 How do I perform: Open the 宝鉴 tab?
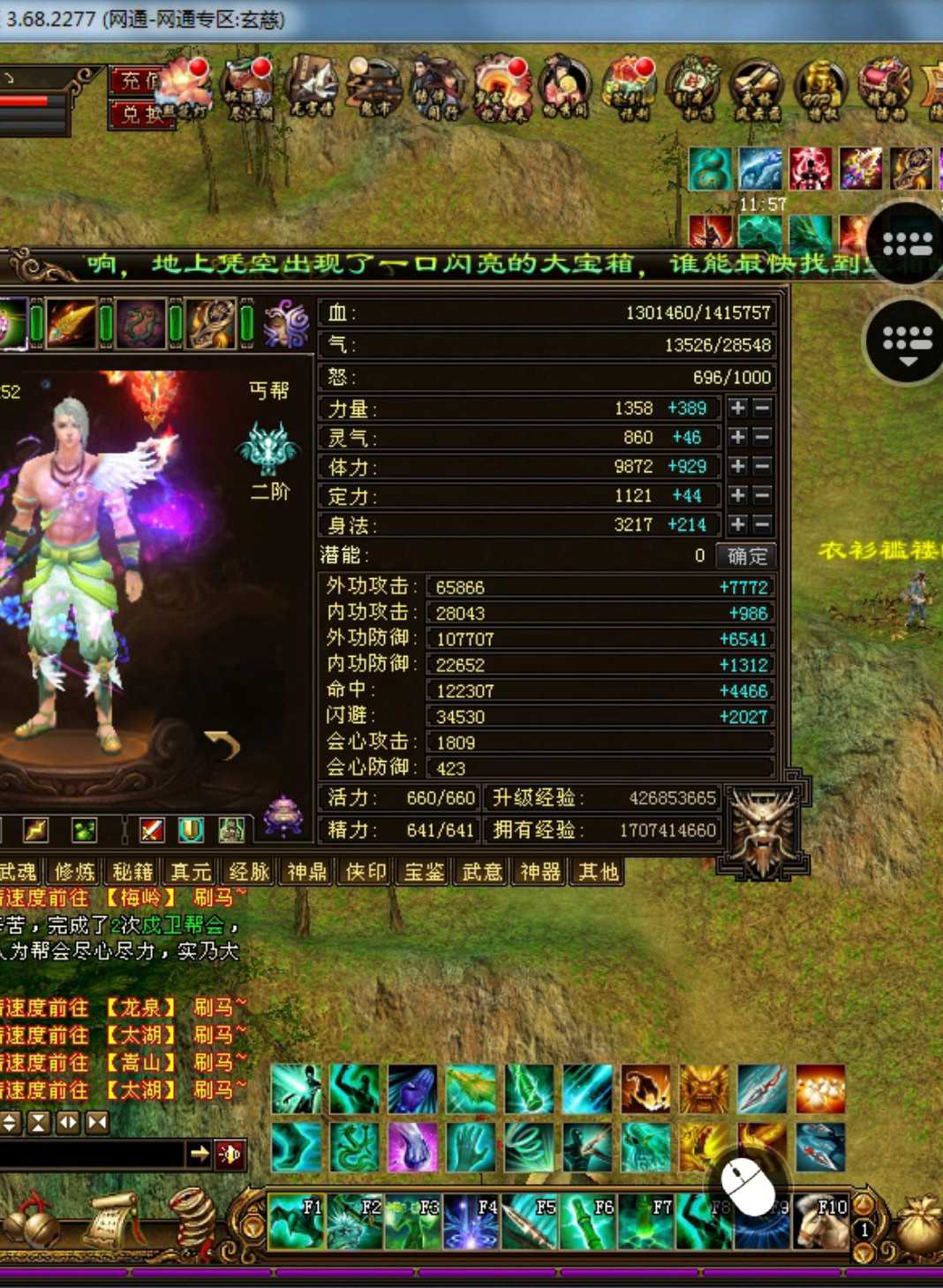click(x=424, y=872)
